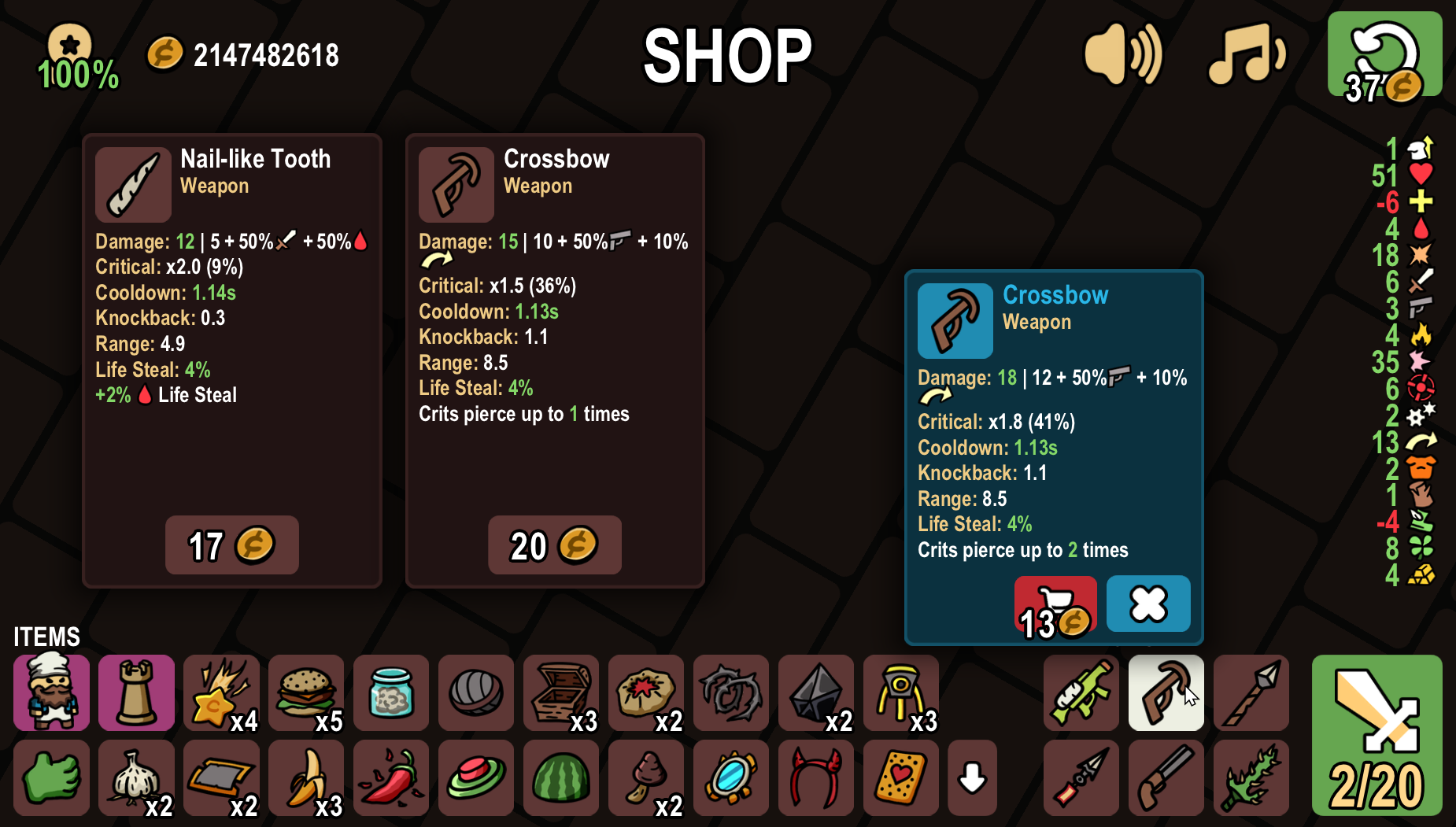Select the shotgun weapon slot

(1166, 777)
